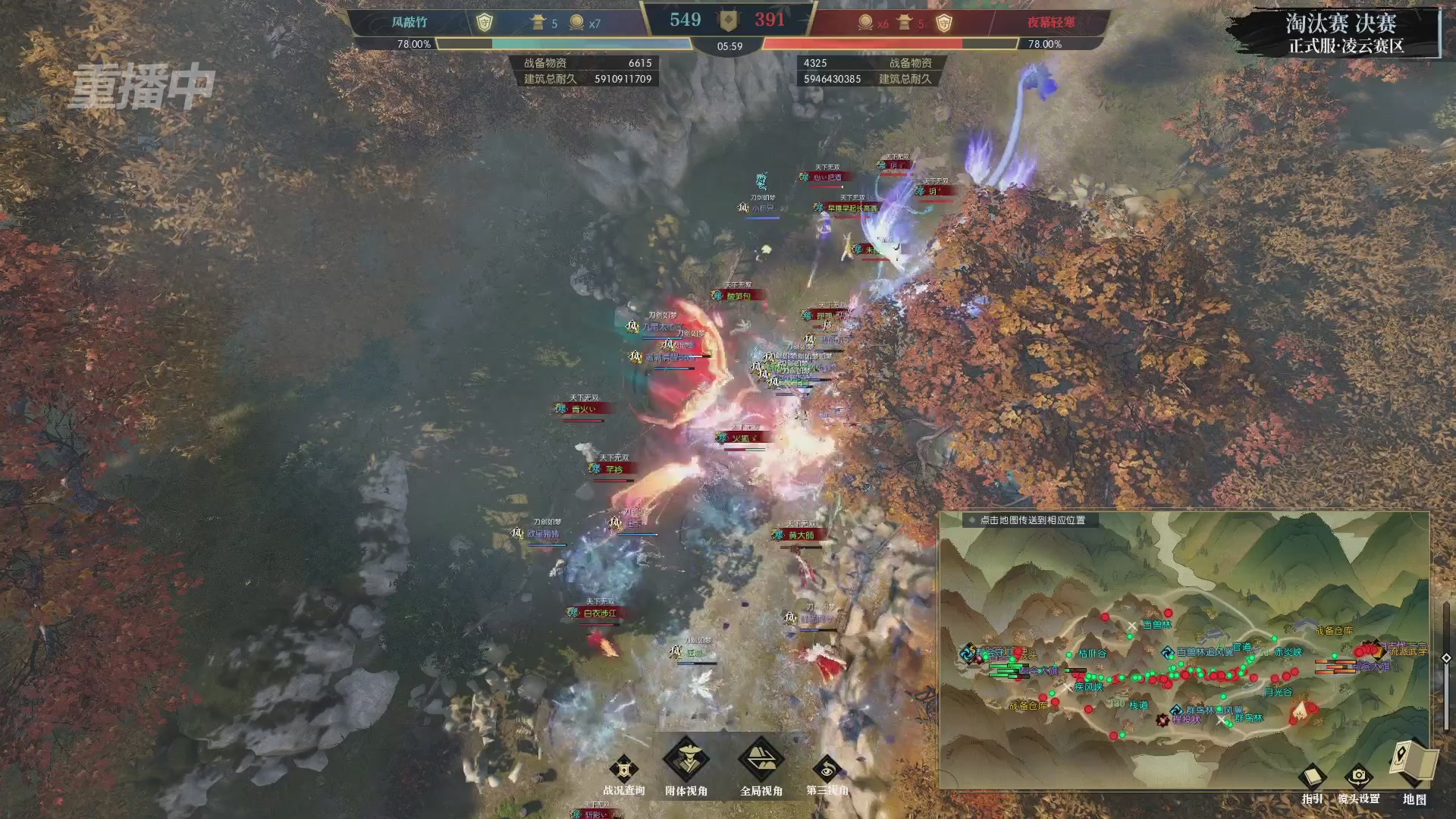Select 赤炎峡 on the battlefield map
The image size is (1456, 819).
(x=1288, y=652)
